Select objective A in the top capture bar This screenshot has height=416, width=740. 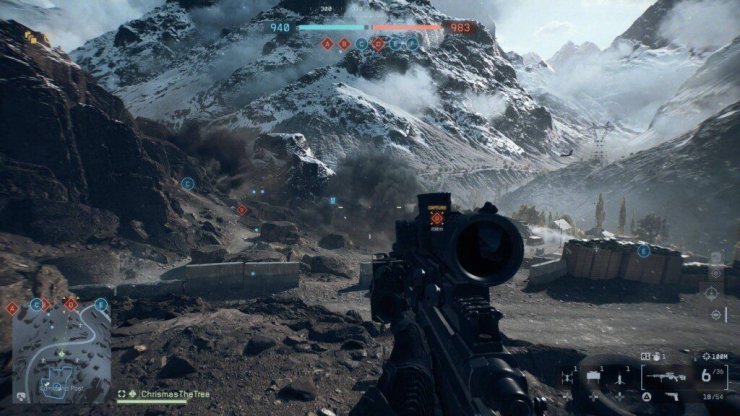point(327,44)
